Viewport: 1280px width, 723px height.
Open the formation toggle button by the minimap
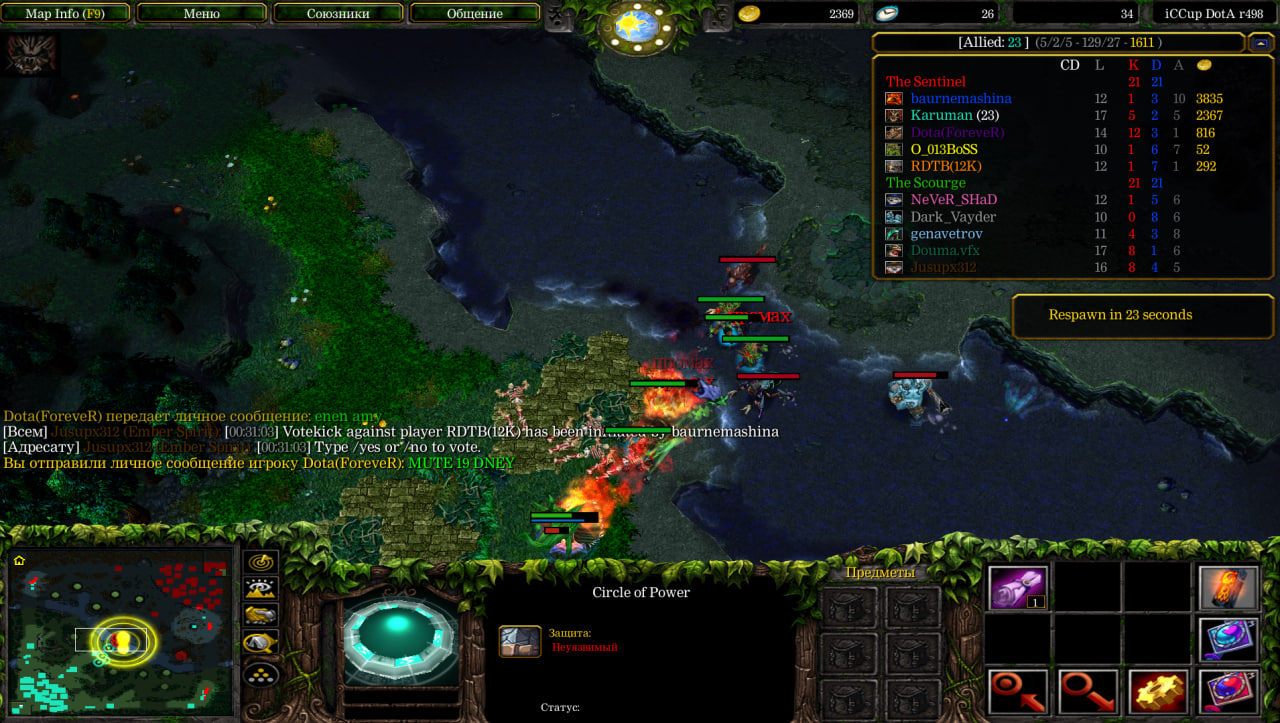pos(261,674)
